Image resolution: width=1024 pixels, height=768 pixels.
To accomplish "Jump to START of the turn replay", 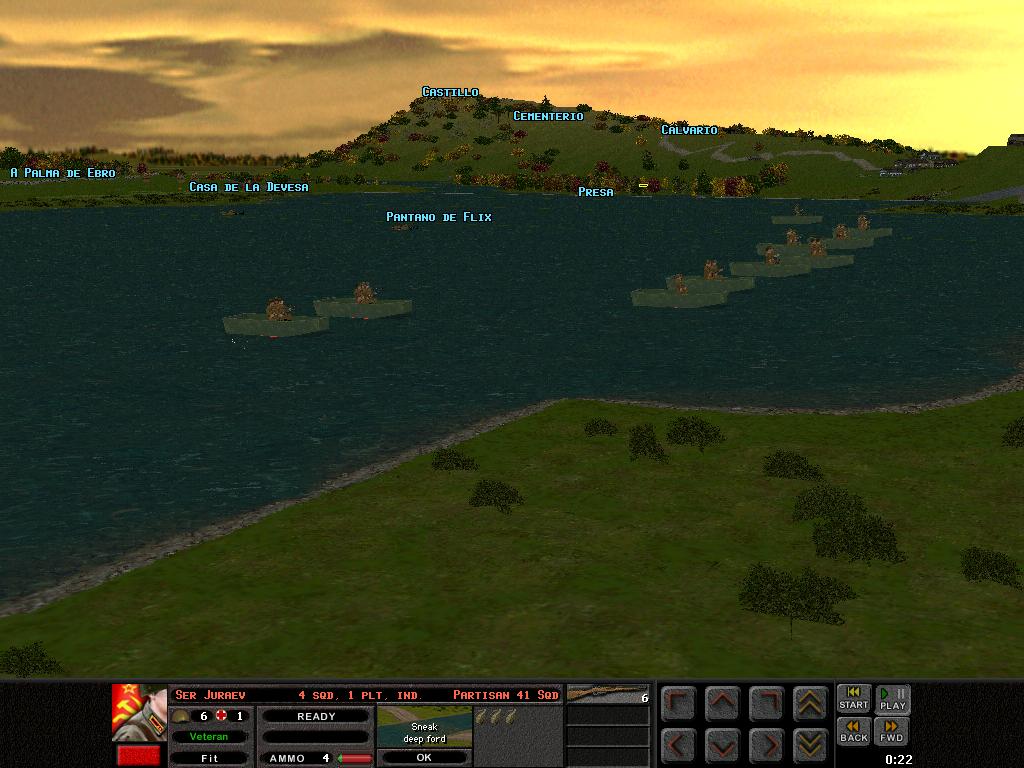I will (853, 699).
